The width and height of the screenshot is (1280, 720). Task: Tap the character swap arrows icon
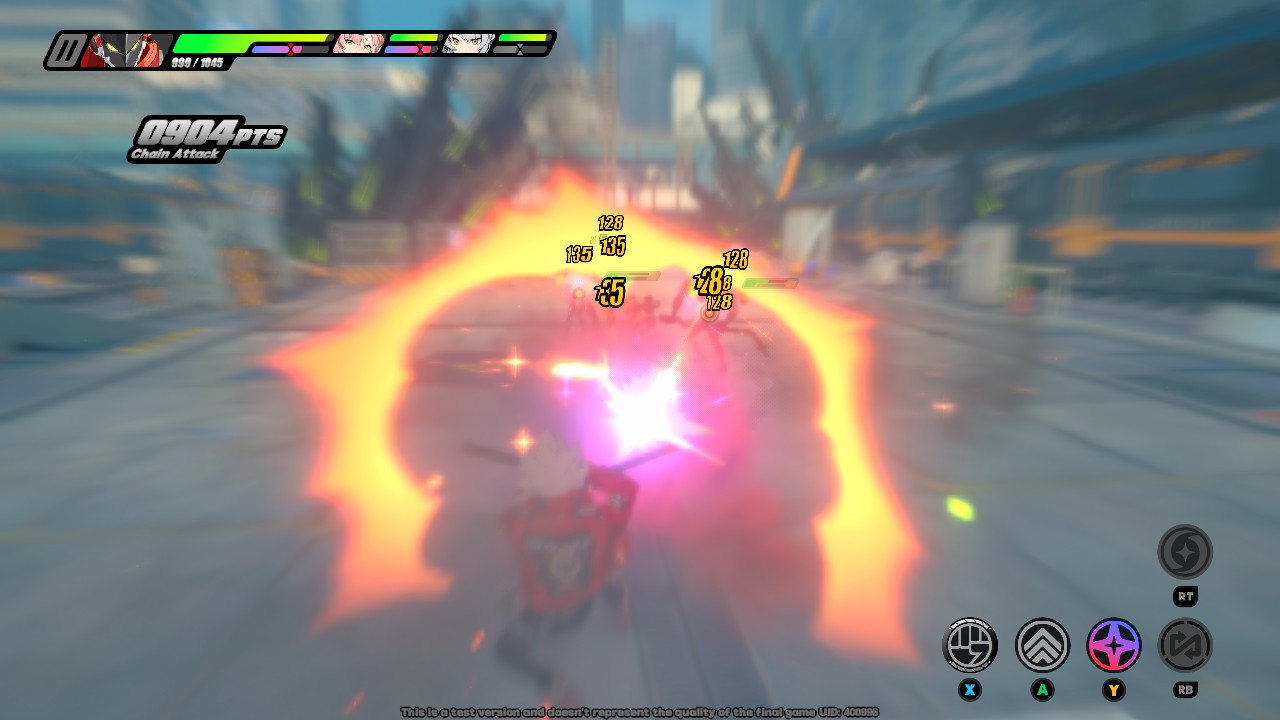(x=1185, y=645)
